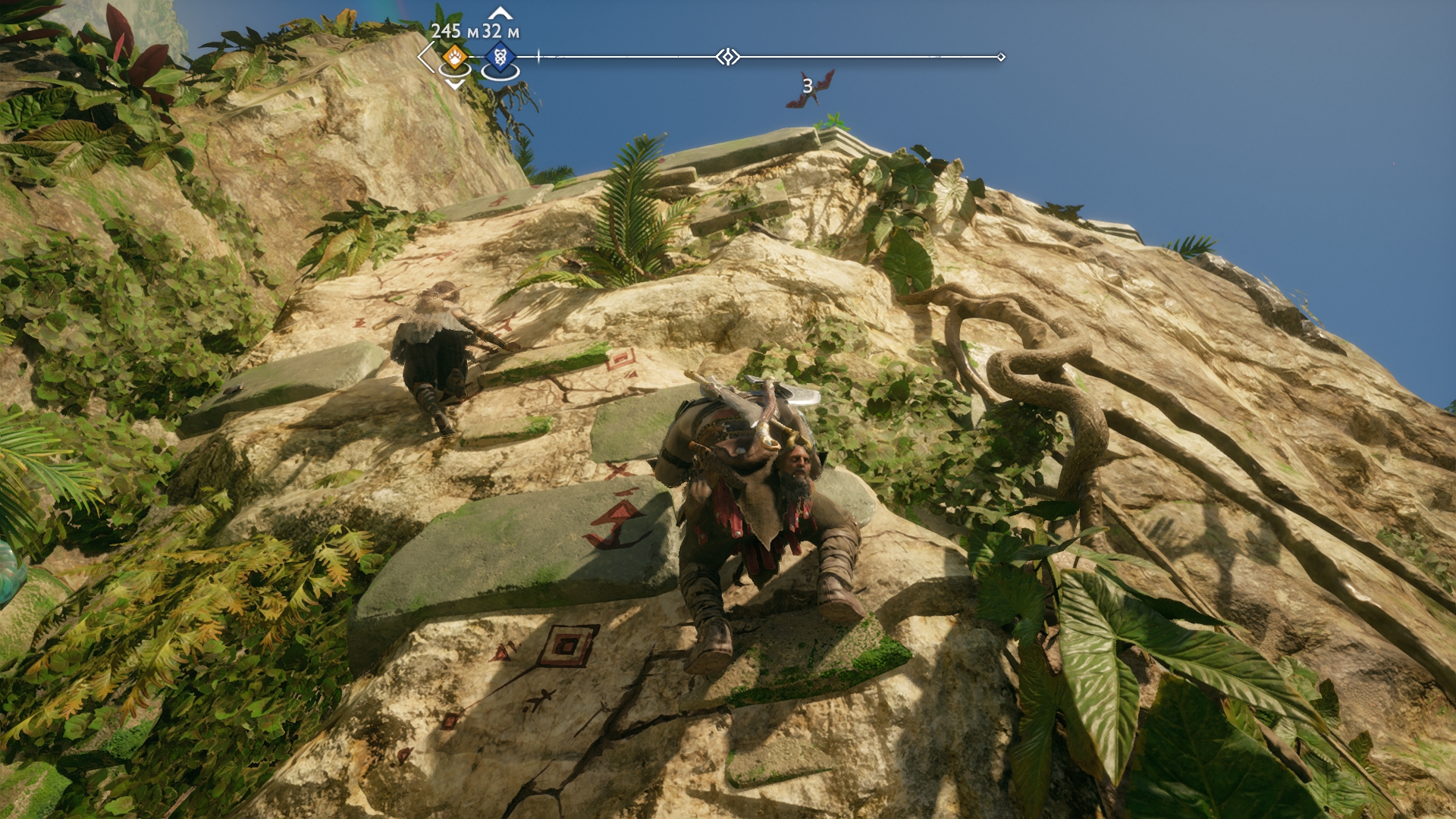Select the blue knot objective marker
The image size is (1456, 819).
tap(500, 57)
